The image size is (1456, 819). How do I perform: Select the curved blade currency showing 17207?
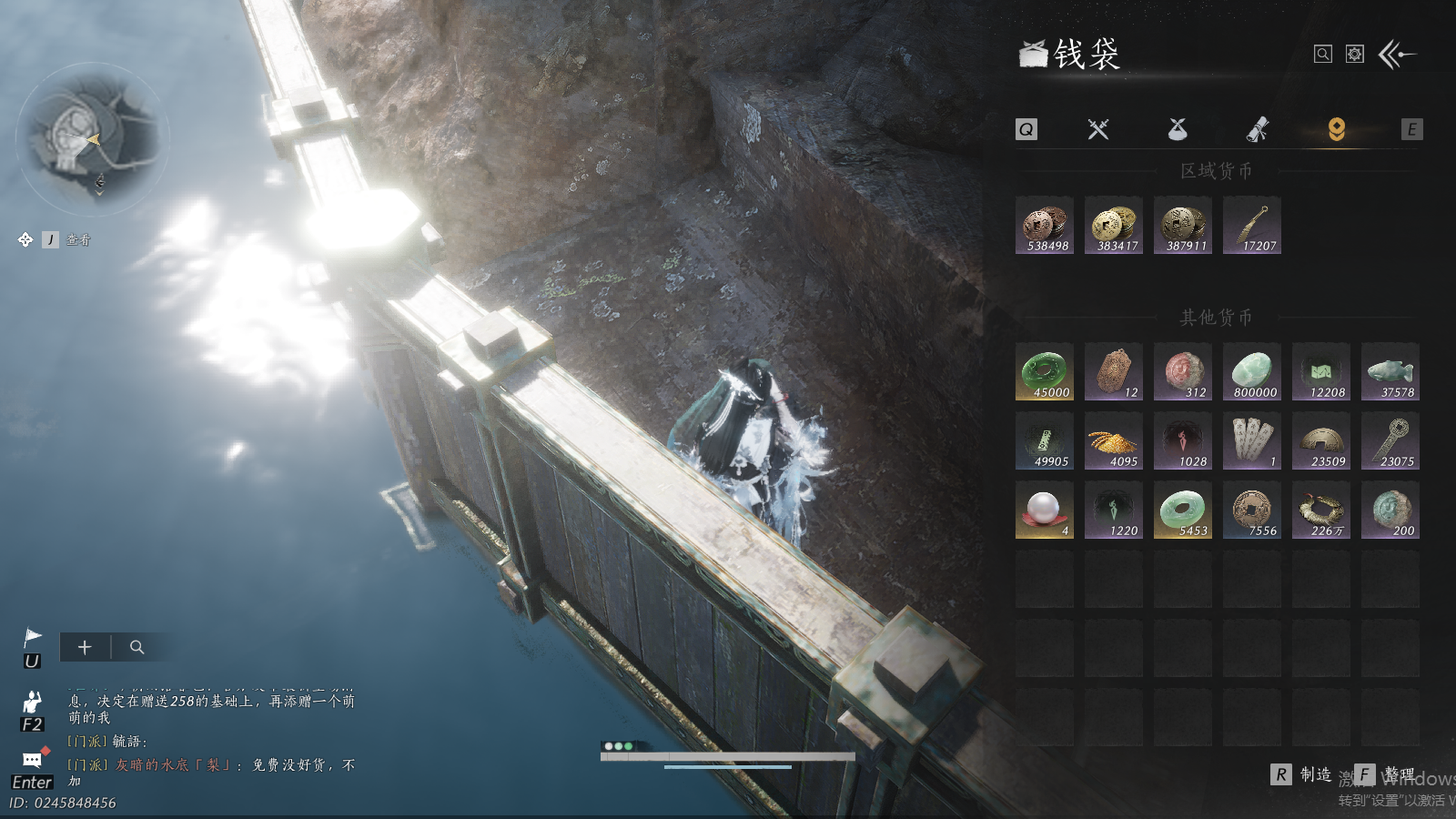pos(1252,225)
